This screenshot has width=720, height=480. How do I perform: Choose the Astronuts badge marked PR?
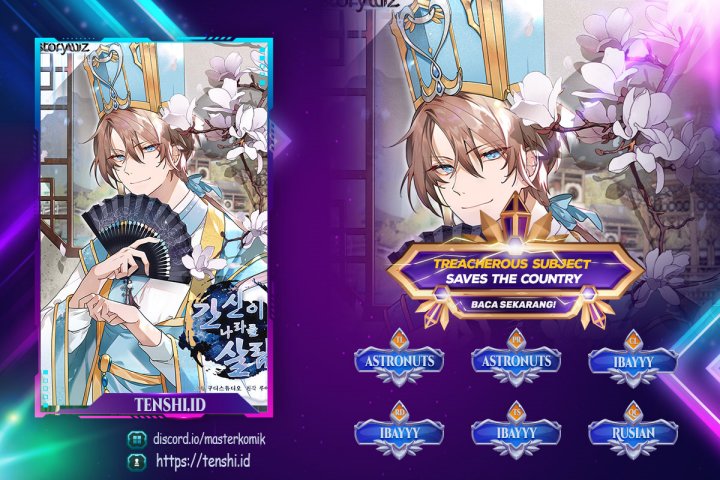click(514, 361)
